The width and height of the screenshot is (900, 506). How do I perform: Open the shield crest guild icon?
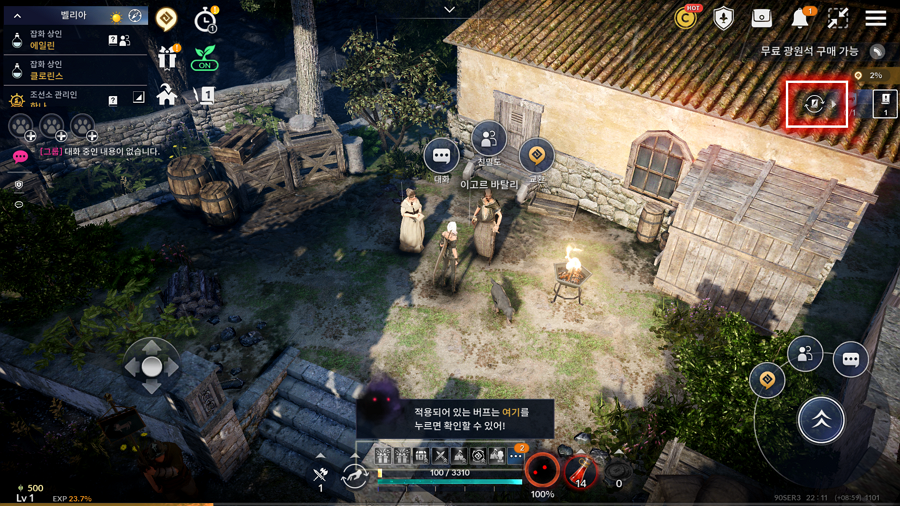[723, 18]
